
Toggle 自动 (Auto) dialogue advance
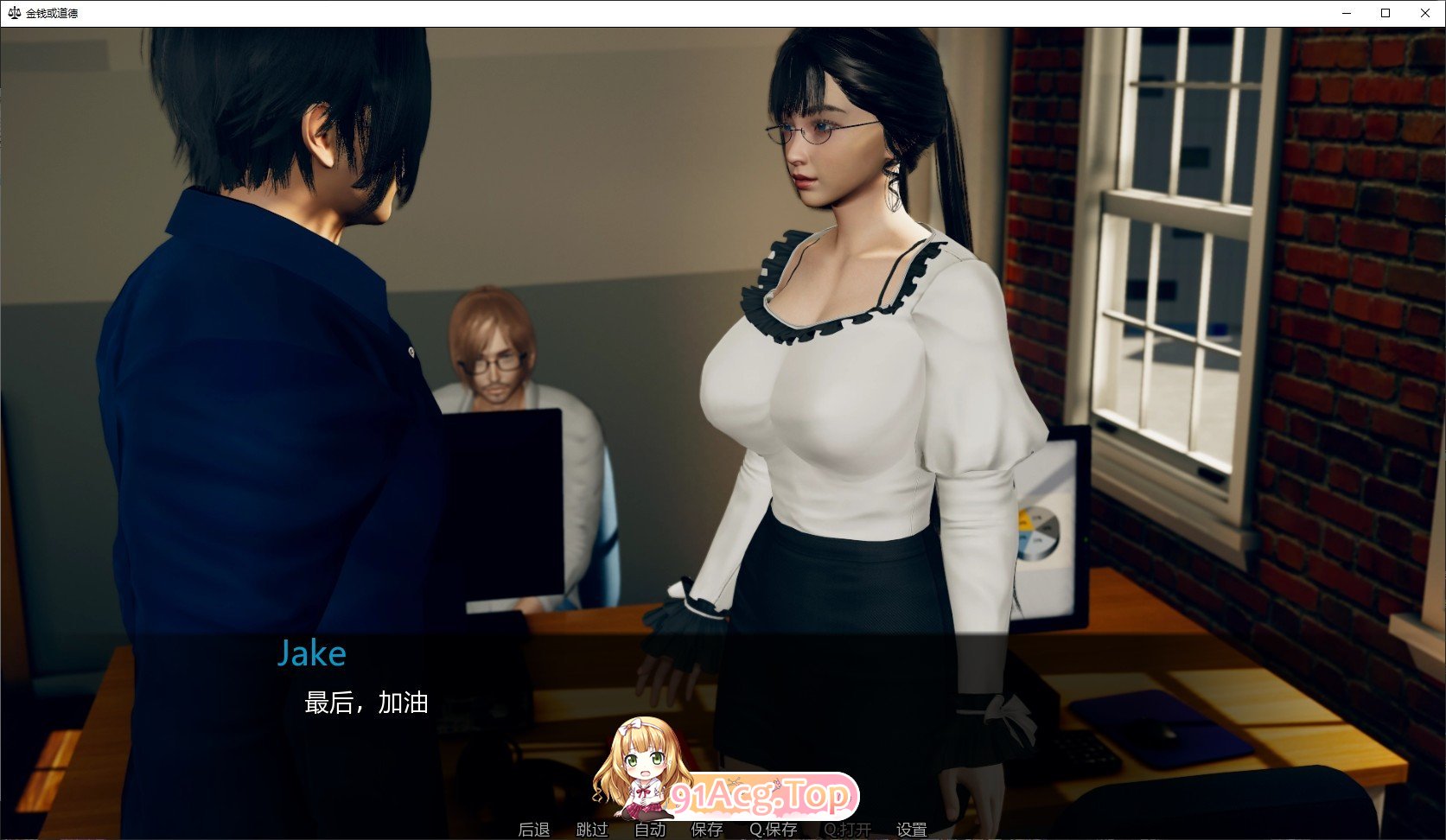(x=650, y=830)
